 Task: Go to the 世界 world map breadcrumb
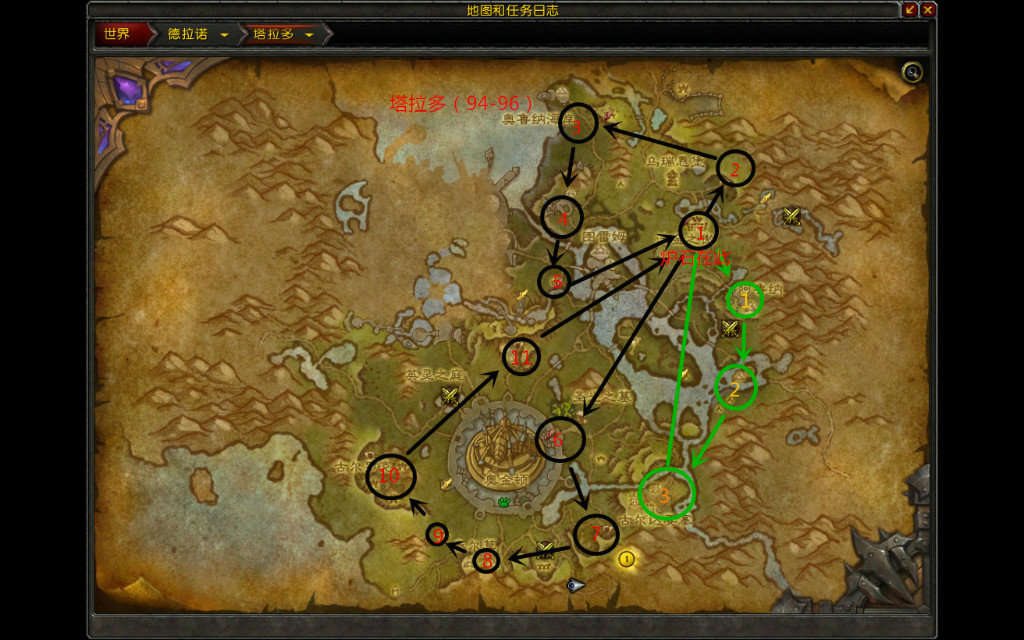click(117, 34)
